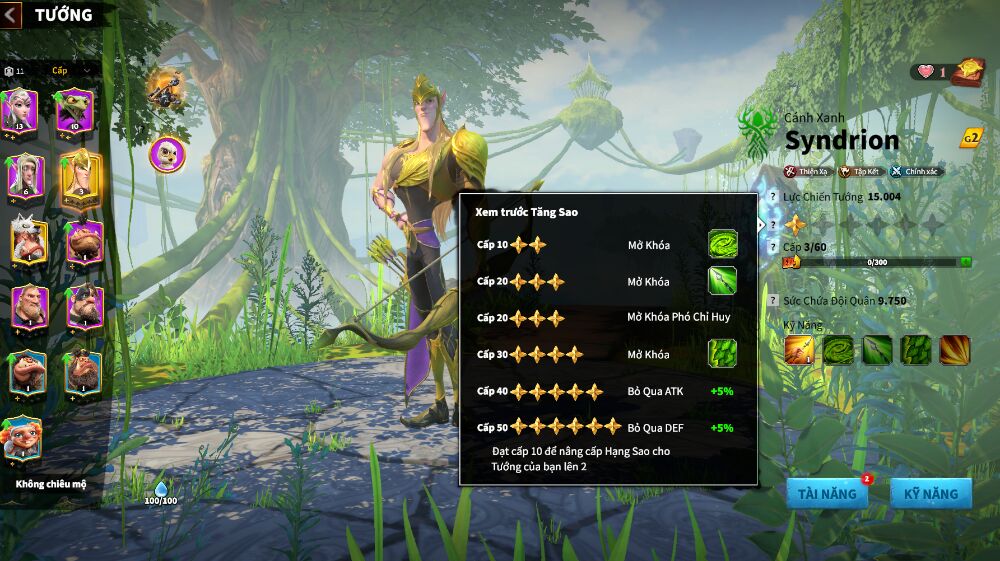View the flaming arrow skill icon

(800, 350)
